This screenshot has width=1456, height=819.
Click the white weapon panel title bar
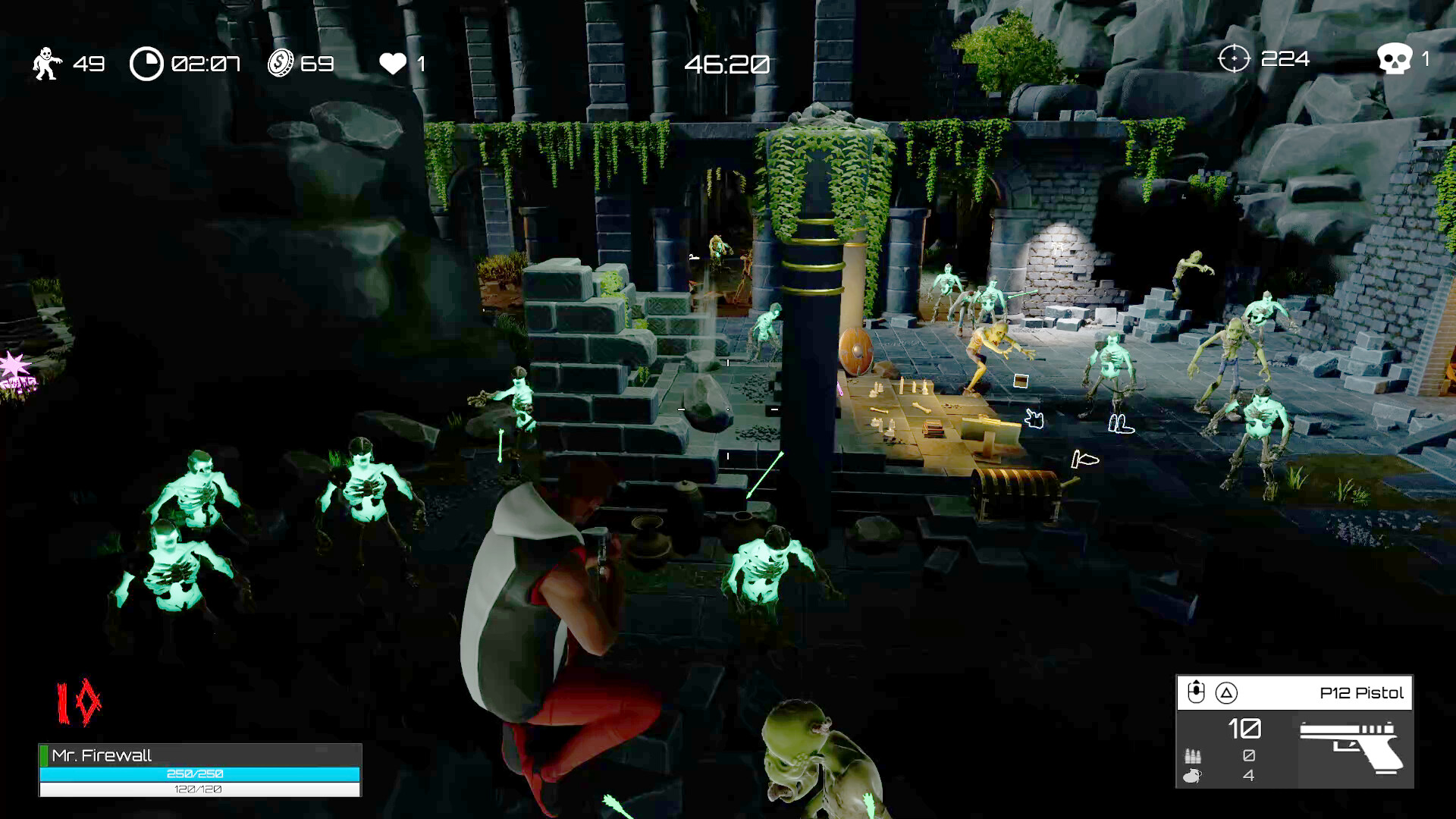[1289, 692]
